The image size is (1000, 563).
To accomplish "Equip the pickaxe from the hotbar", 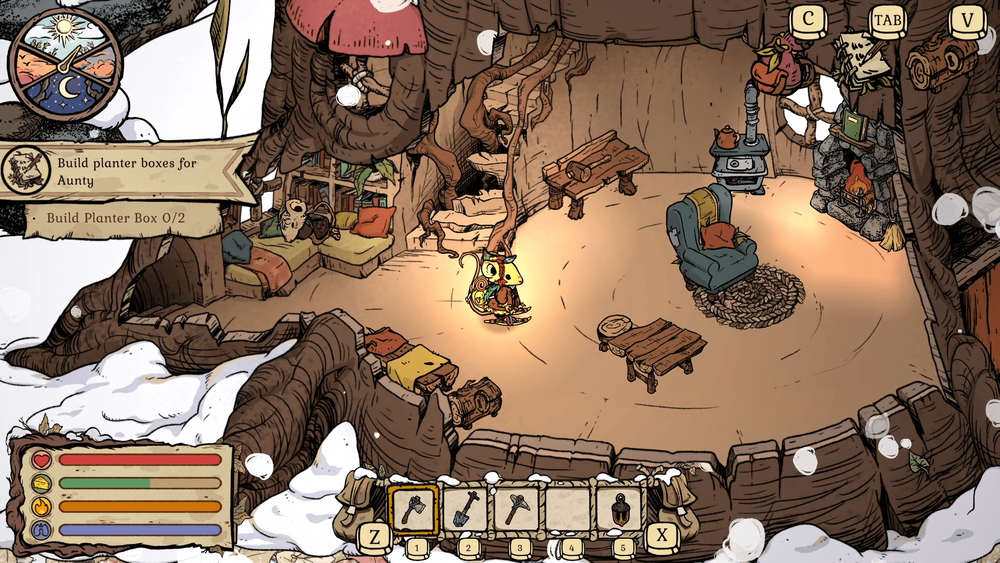I will [x=516, y=509].
